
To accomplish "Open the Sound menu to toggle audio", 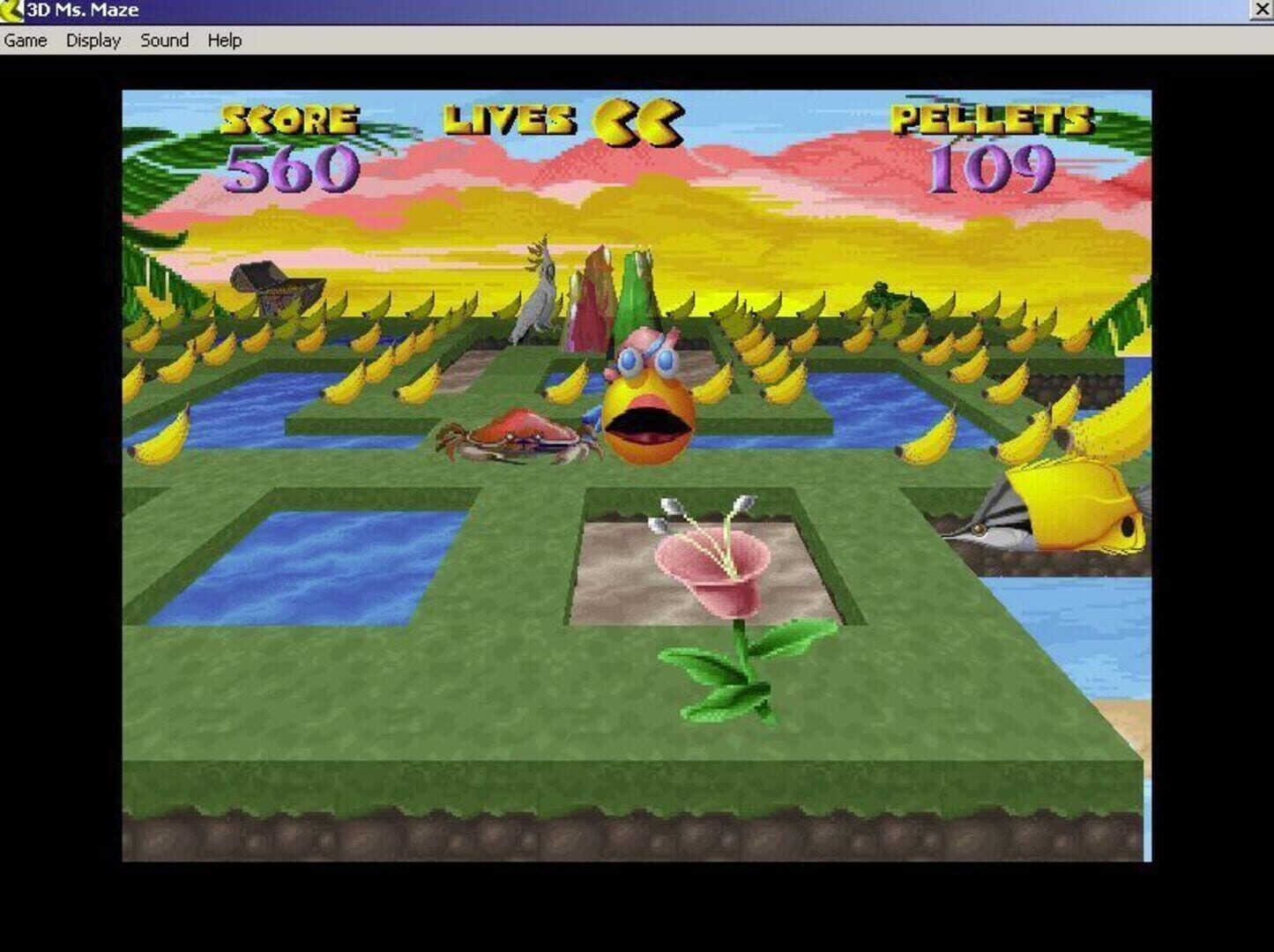I will 162,41.
